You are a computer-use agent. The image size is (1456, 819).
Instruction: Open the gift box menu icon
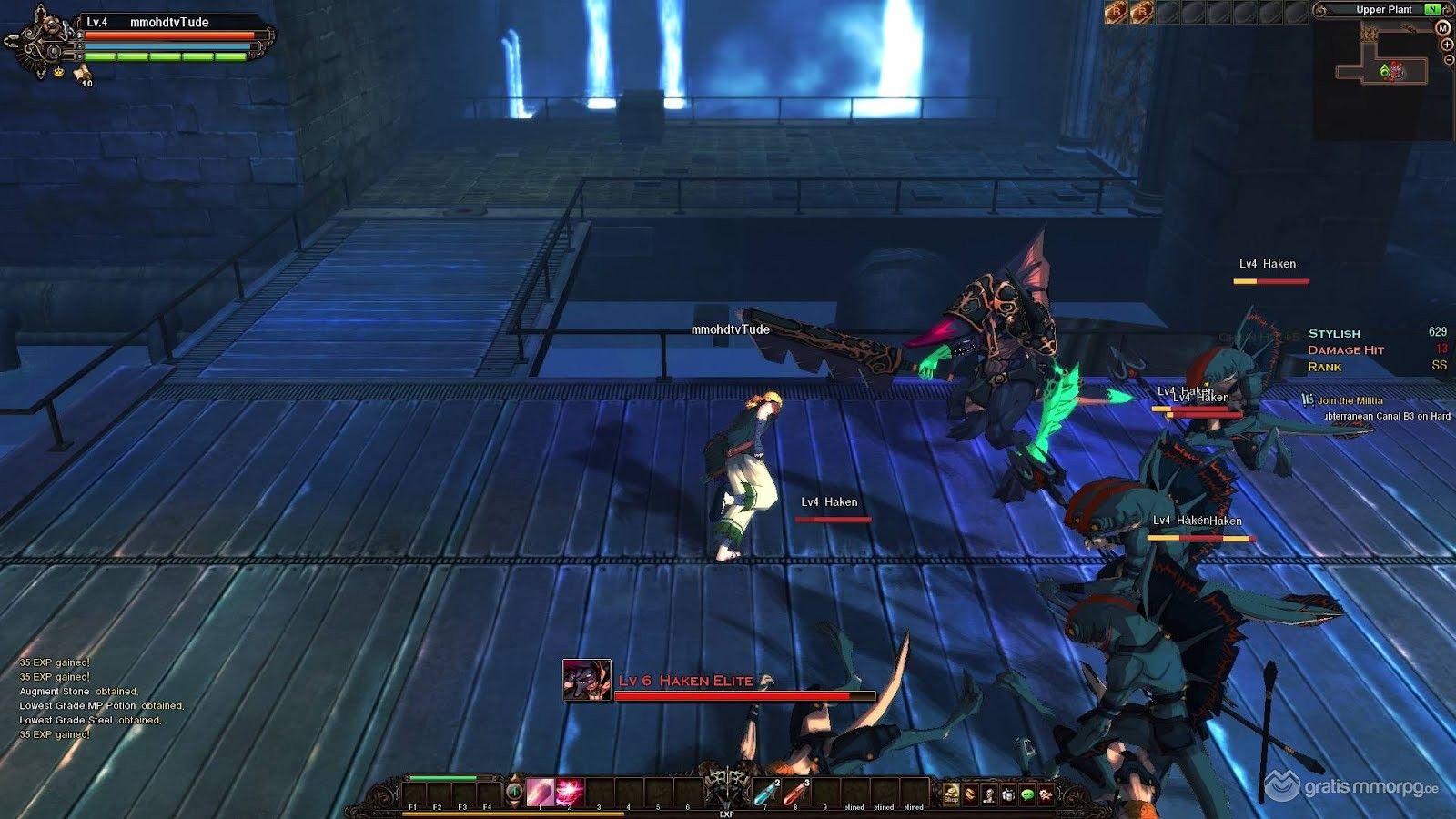click(1008, 794)
